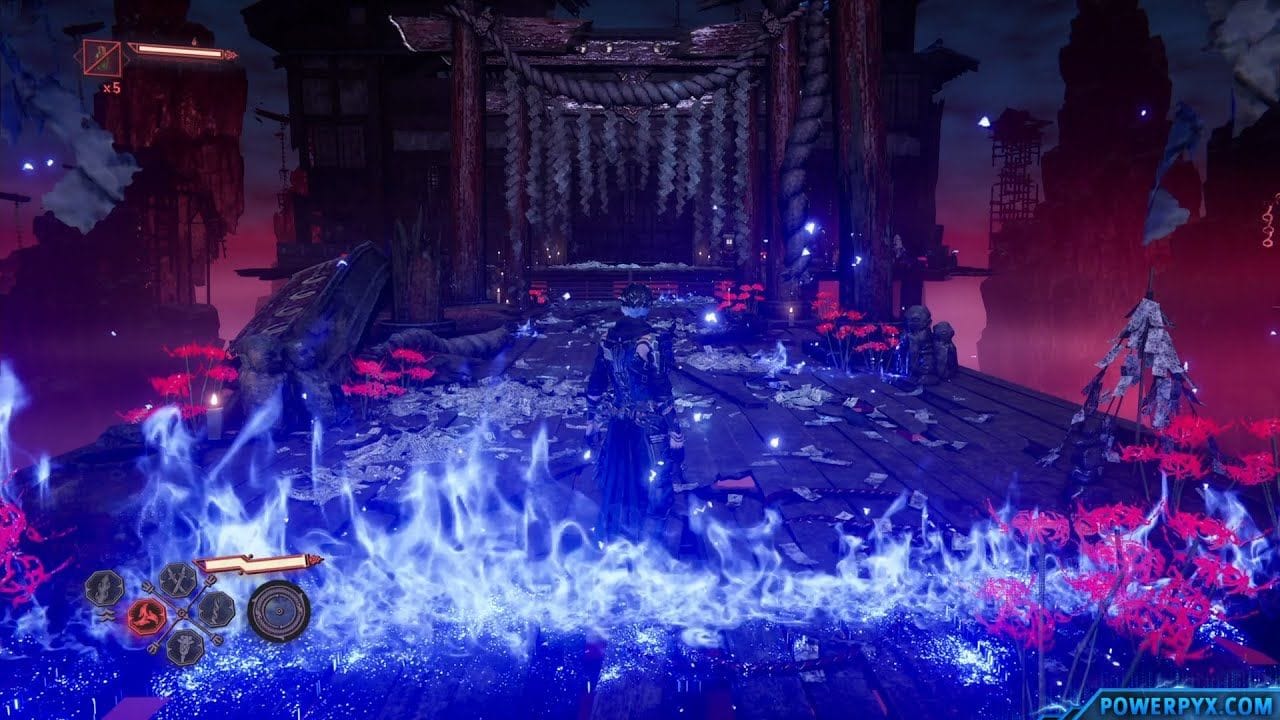Image resolution: width=1280 pixels, height=720 pixels.
Task: Expand the d-pad cross hub at its center
Action: pos(181,612)
